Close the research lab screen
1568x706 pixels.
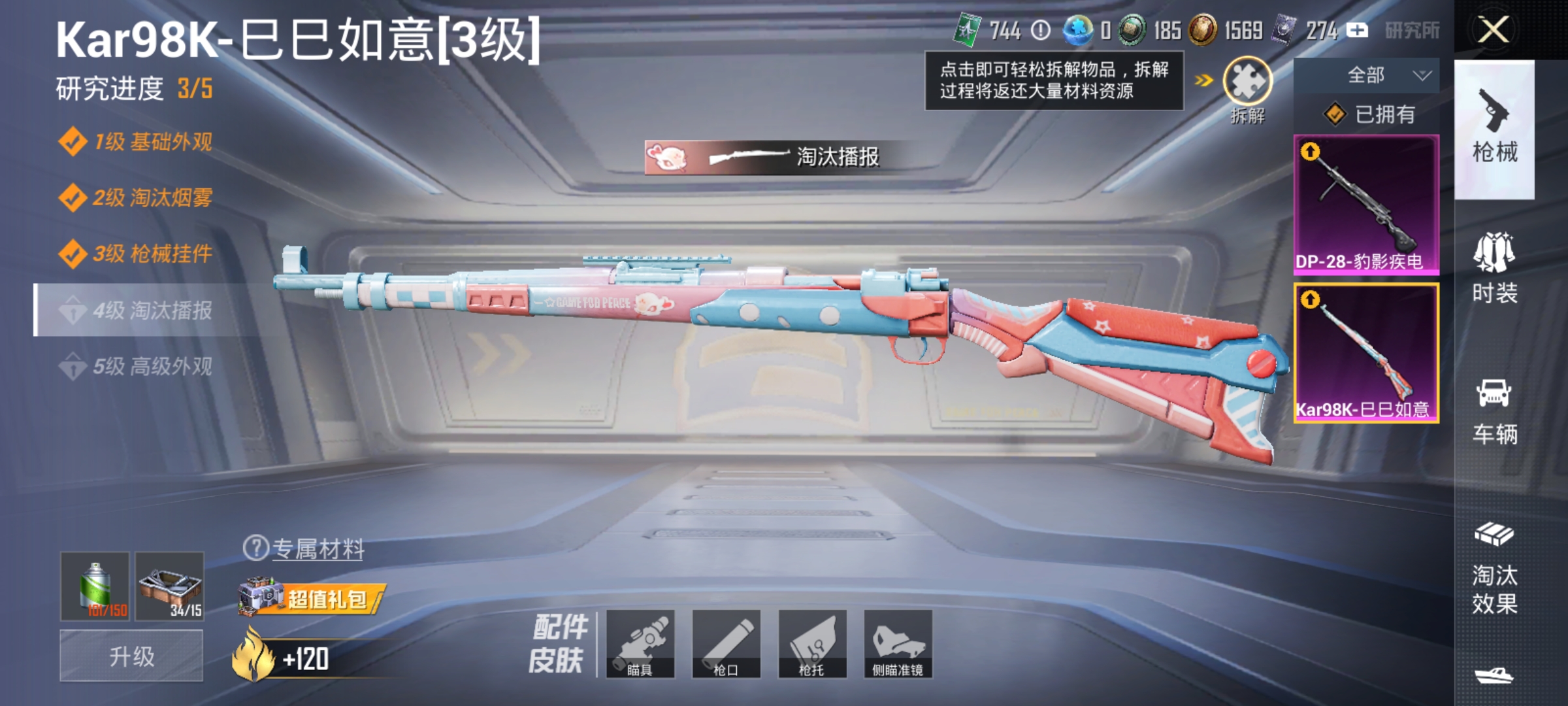tap(1494, 30)
